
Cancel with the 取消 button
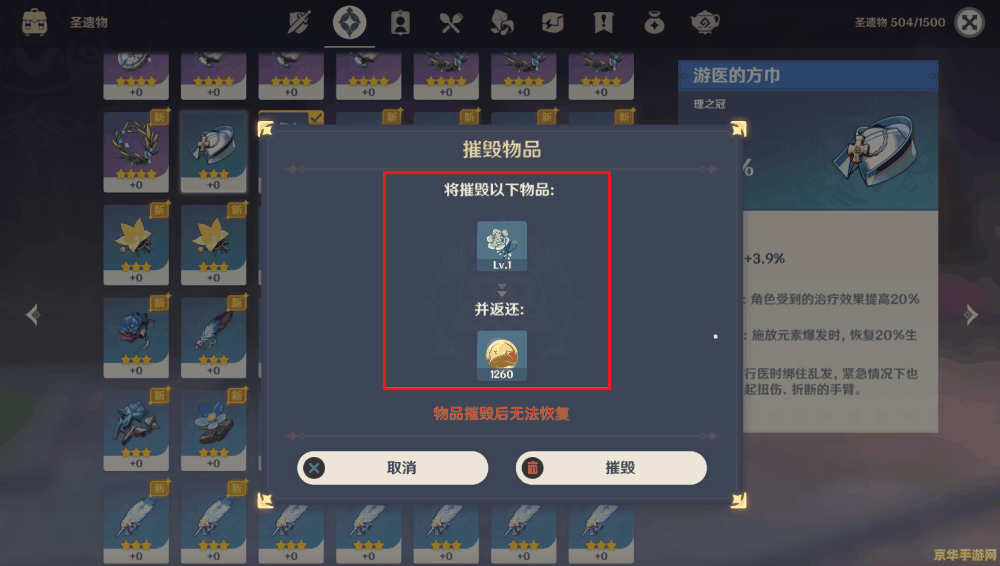pos(392,468)
